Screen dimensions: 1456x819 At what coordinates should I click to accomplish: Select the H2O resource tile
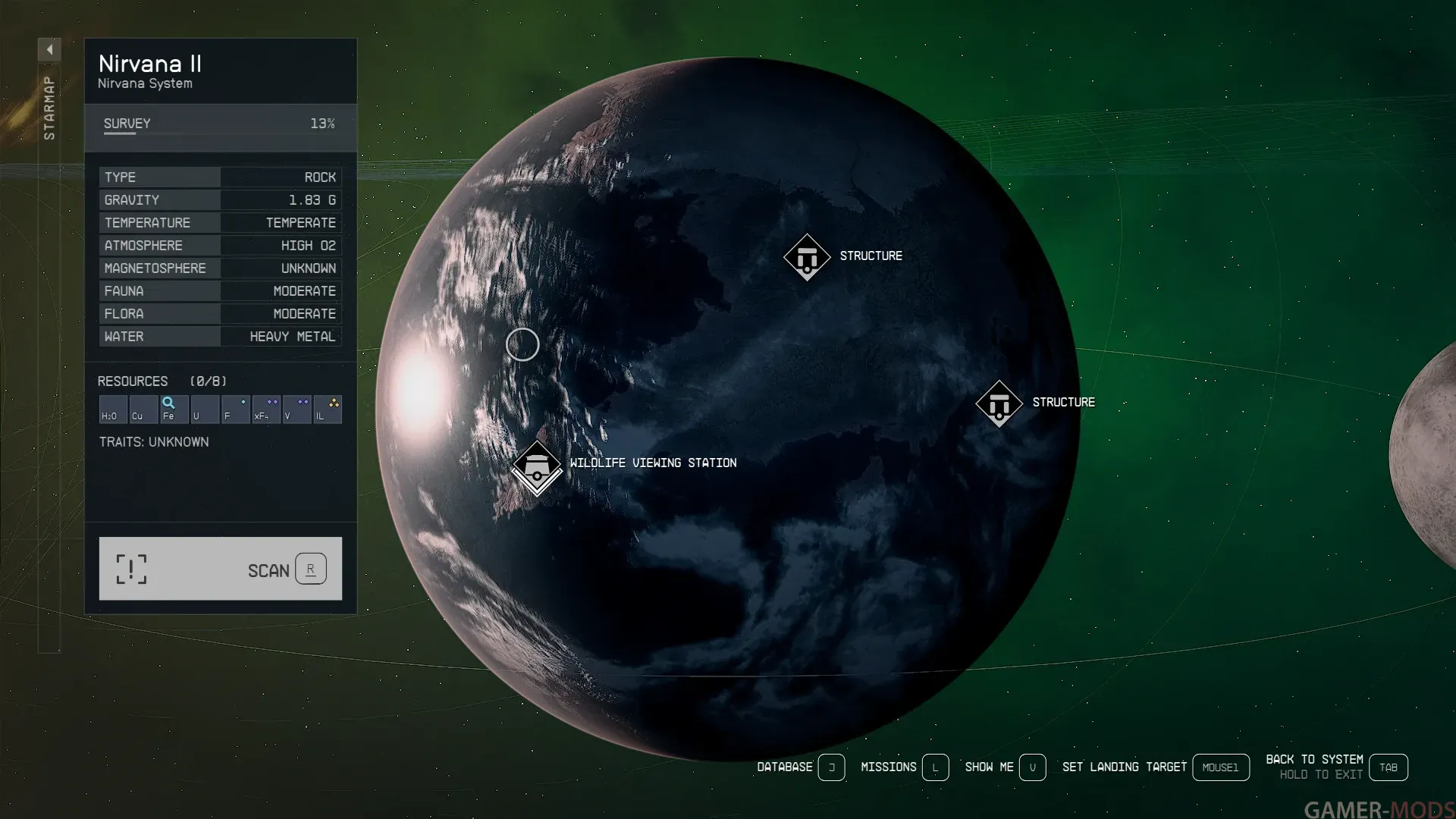113,409
